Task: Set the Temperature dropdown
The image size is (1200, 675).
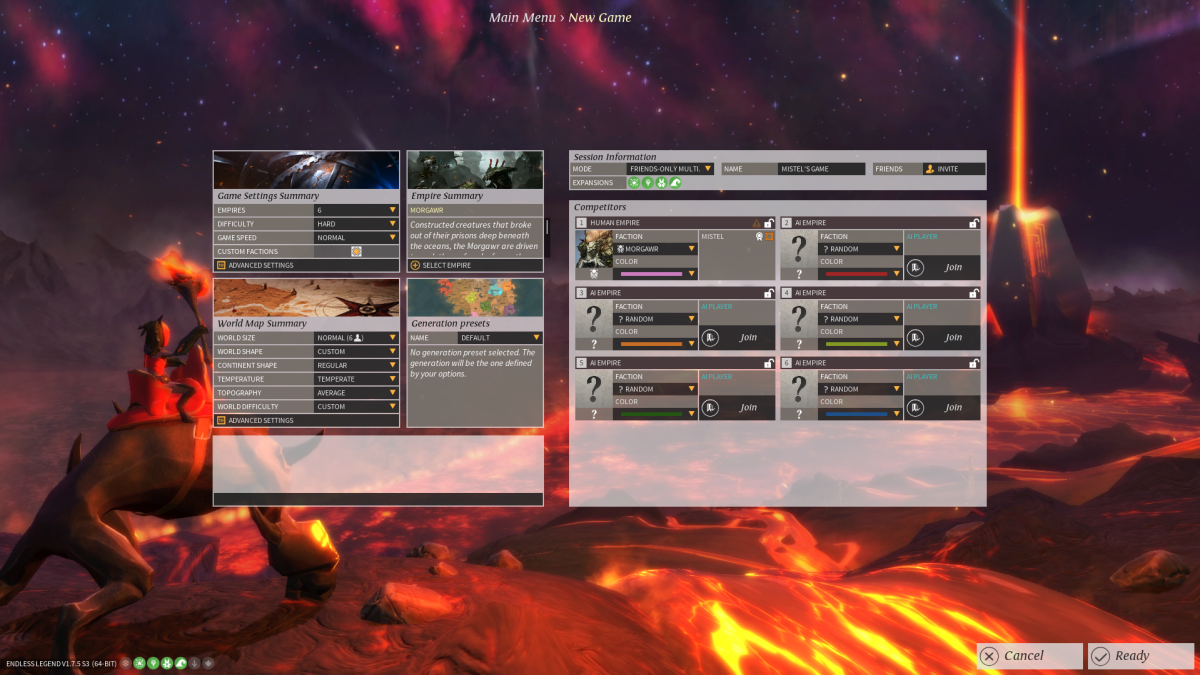Action: 357,380
